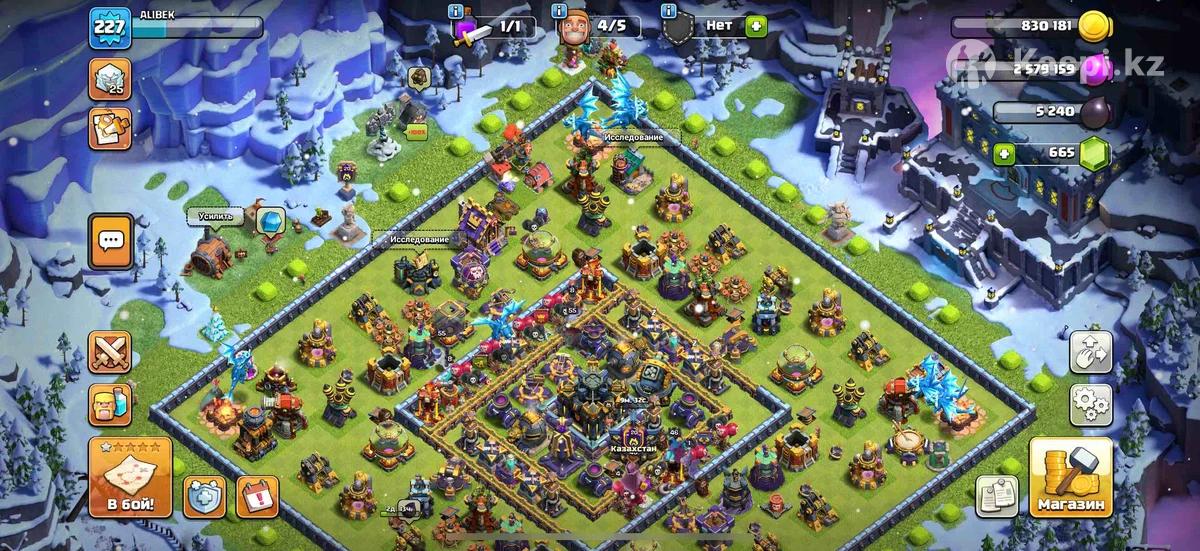Open the pinned notes clipboard button
1200x551 pixels.
tap(997, 495)
